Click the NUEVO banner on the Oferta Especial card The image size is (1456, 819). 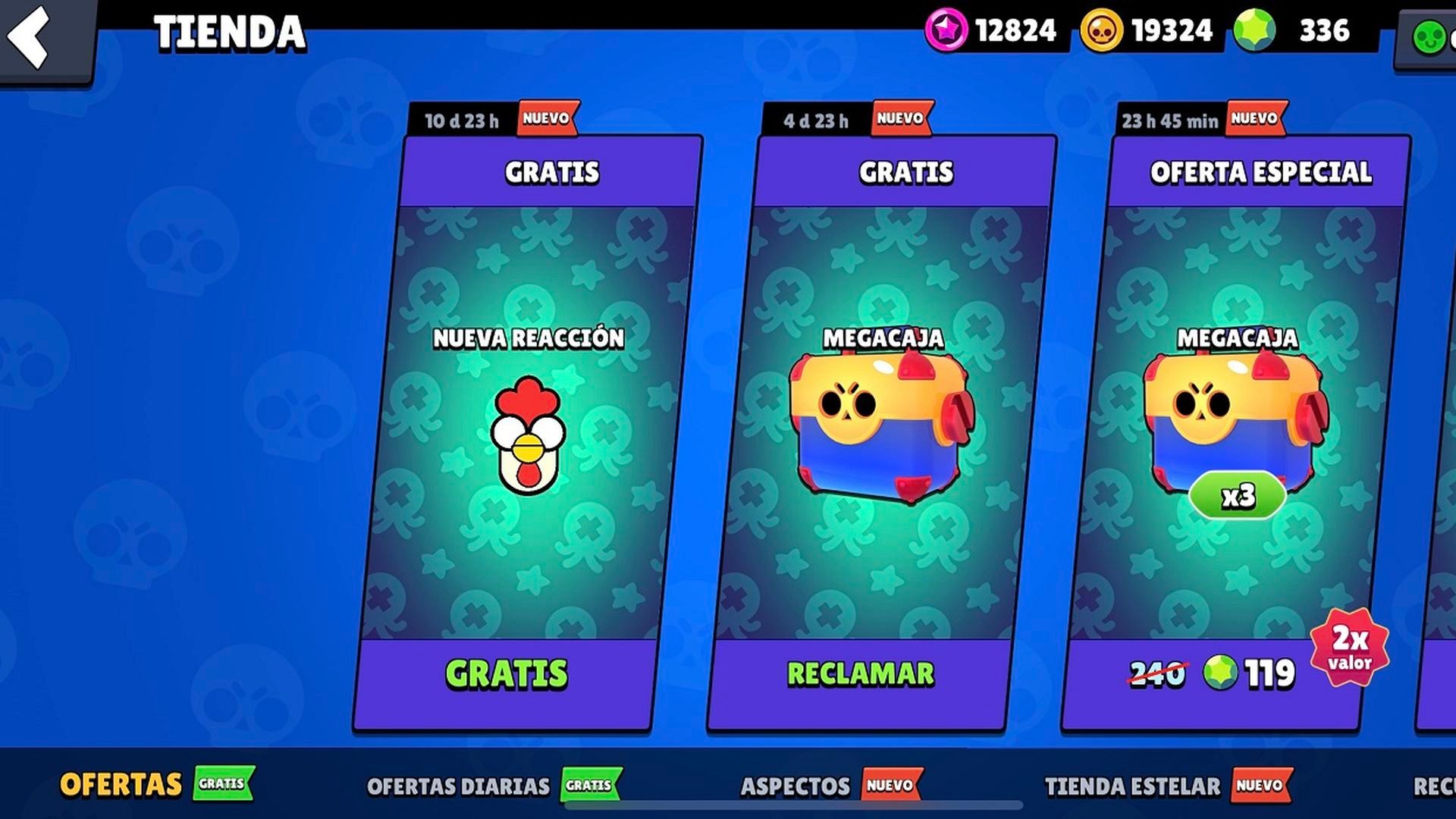click(1255, 118)
